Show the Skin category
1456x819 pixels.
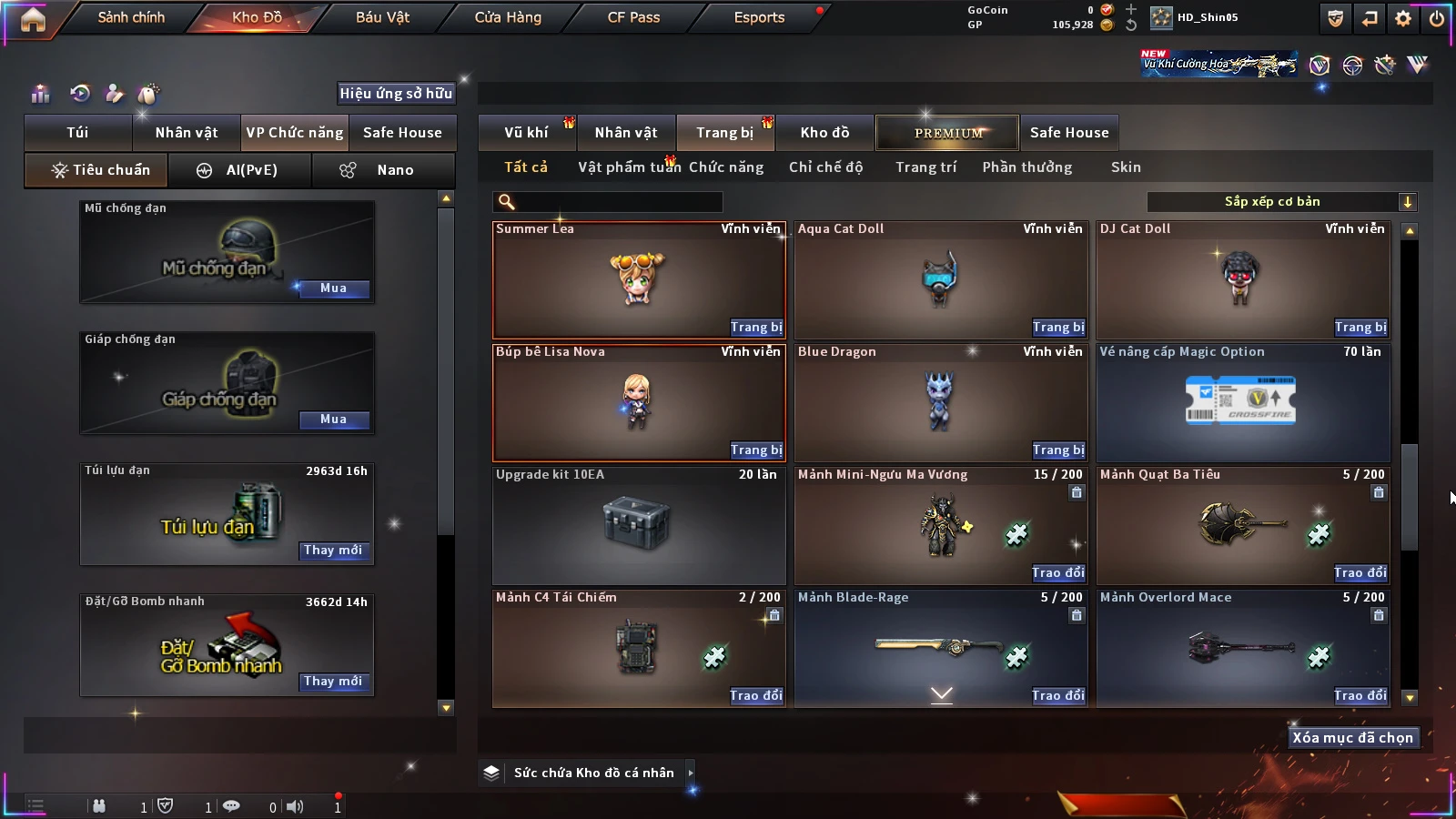(1126, 167)
